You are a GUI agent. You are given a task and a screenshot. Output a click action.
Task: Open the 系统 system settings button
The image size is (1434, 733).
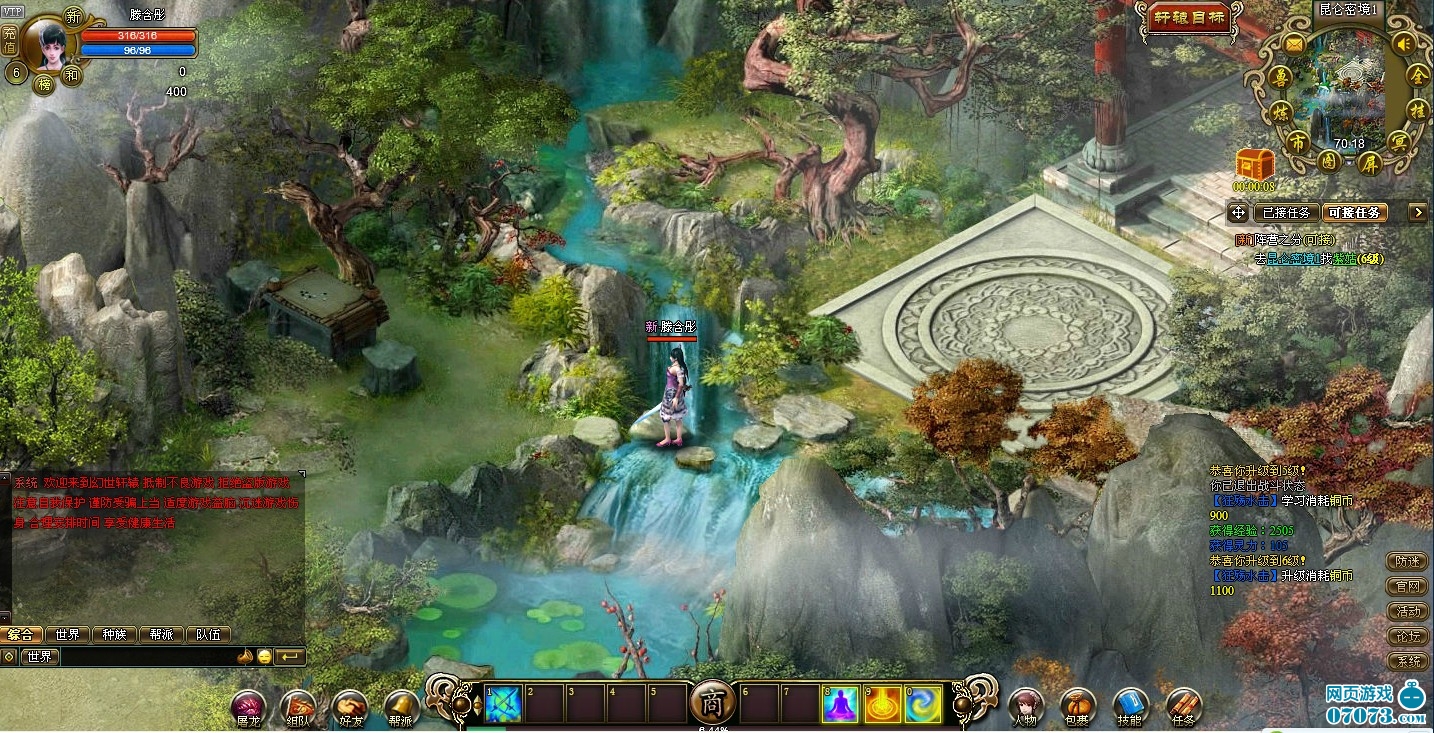1408,661
